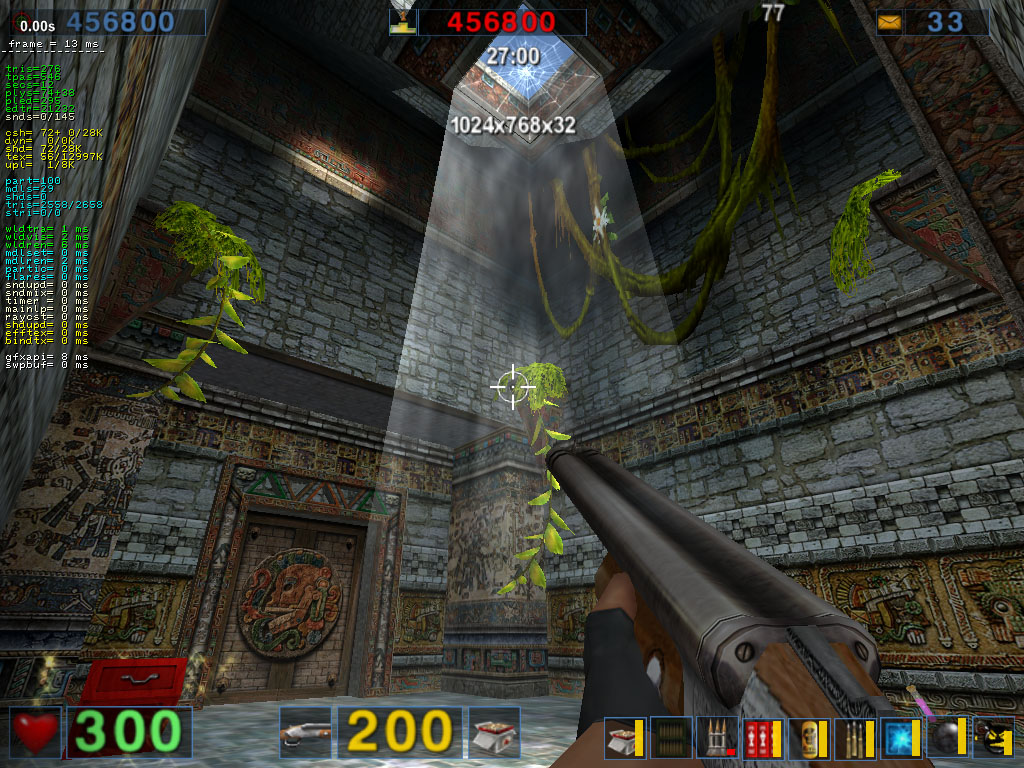This screenshot has height=768, width=1024.
Task: Click the dark bullet belt ammo icon
Action: 671,738
